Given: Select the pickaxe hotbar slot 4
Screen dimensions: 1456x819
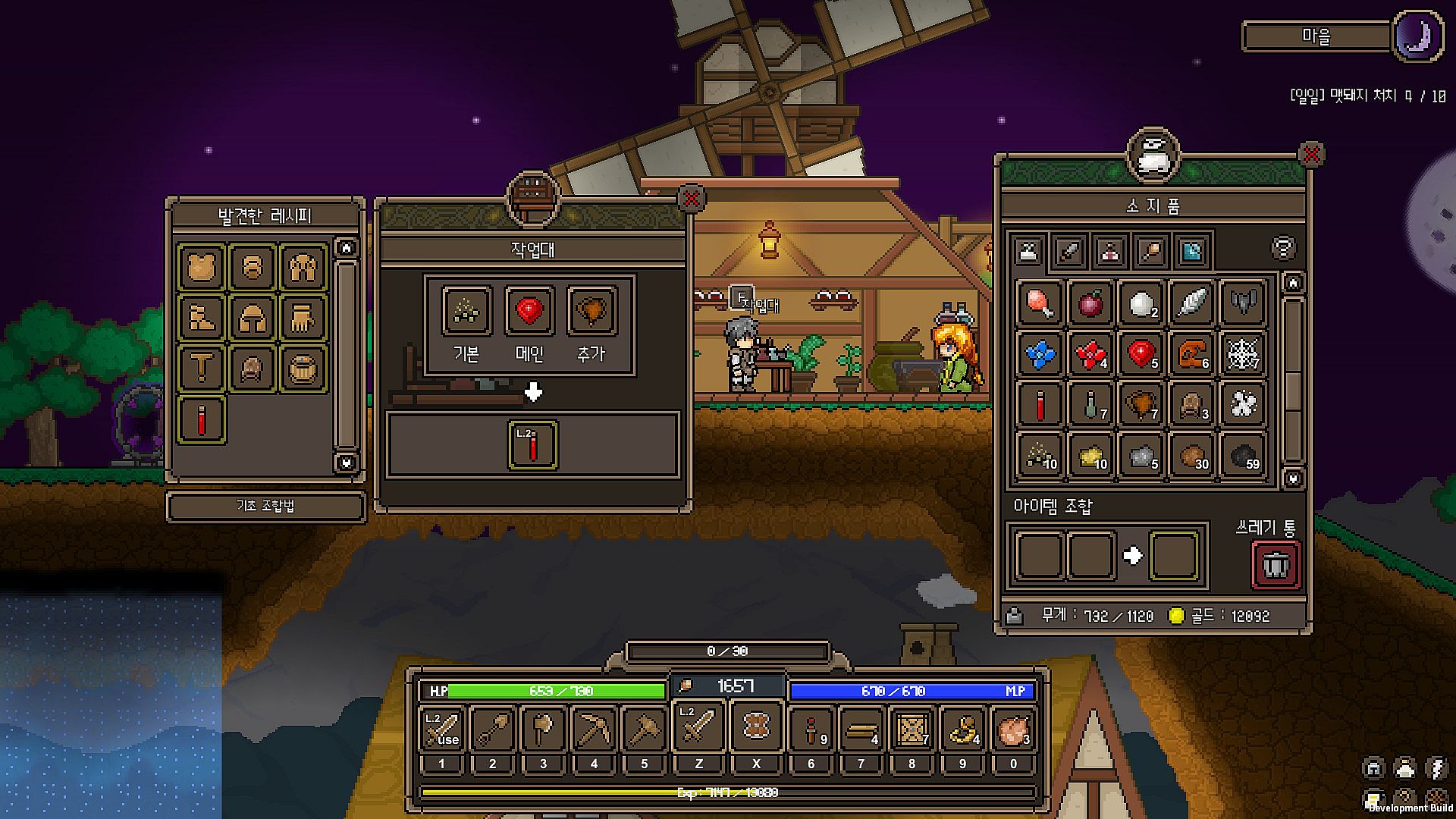Looking at the screenshot, I should [594, 729].
